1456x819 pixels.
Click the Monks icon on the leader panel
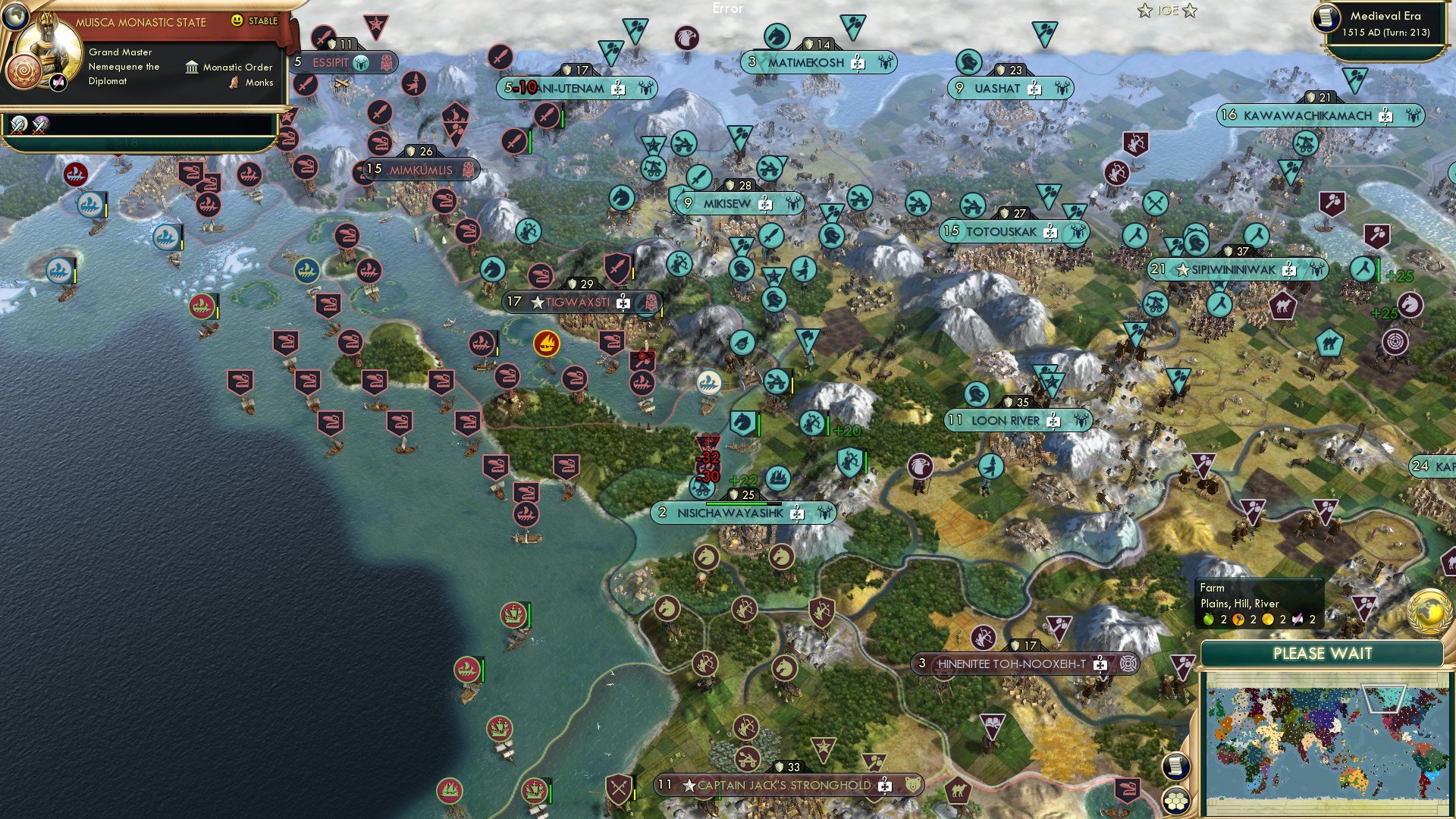point(233,83)
